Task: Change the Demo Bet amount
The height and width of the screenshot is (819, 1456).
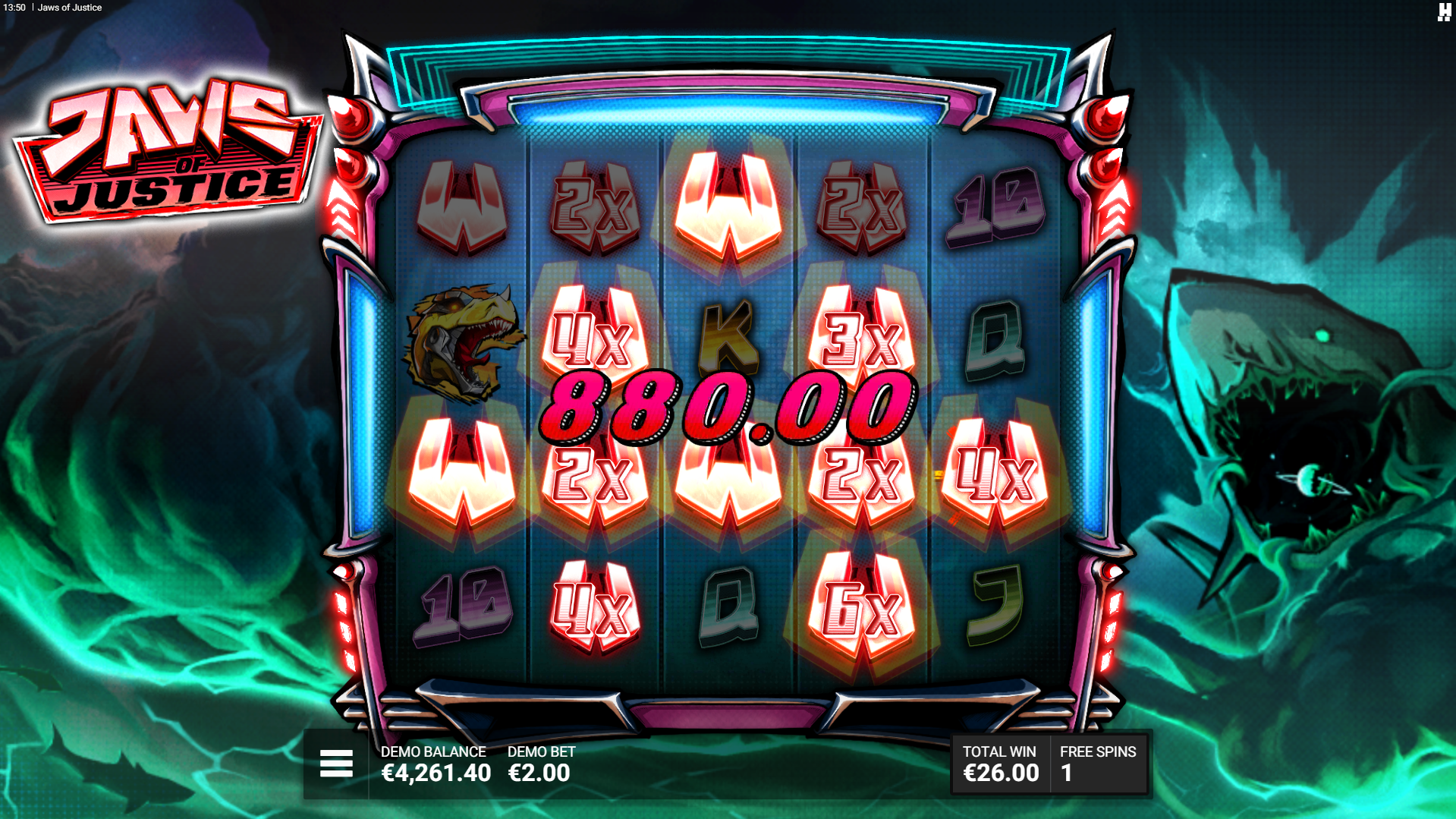Action: [x=540, y=764]
